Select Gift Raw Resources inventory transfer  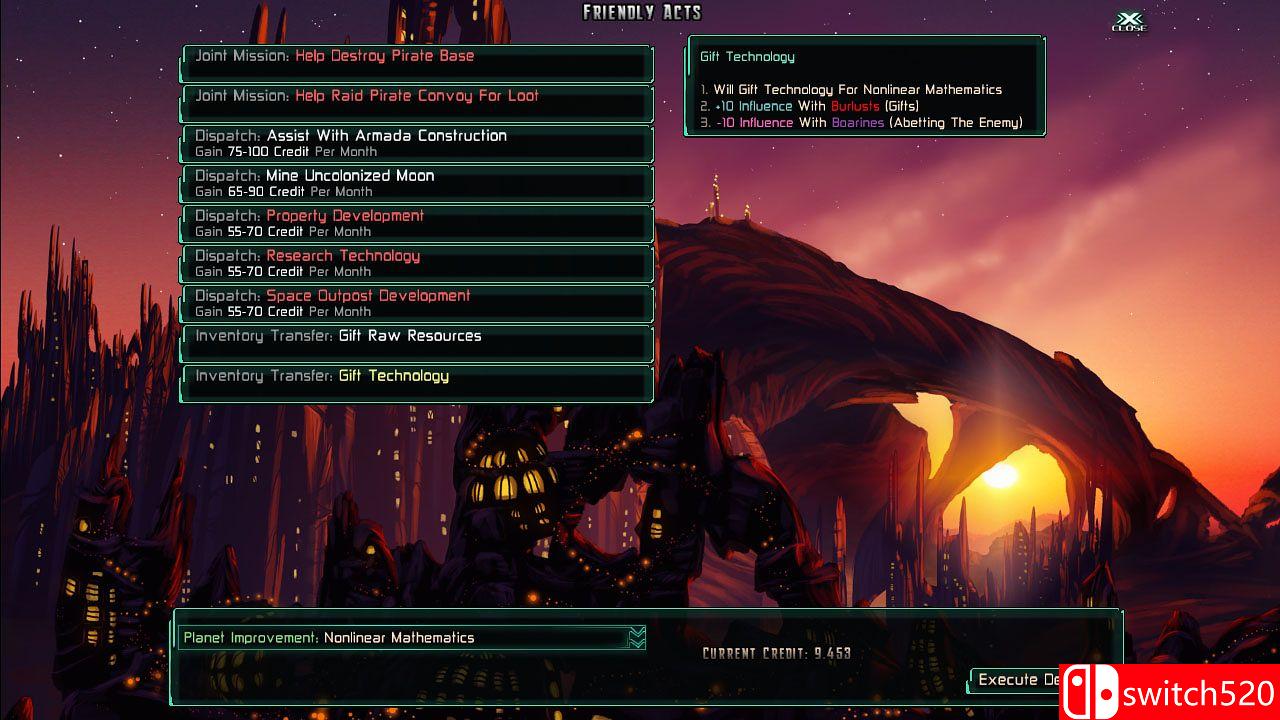pyautogui.click(x=416, y=344)
